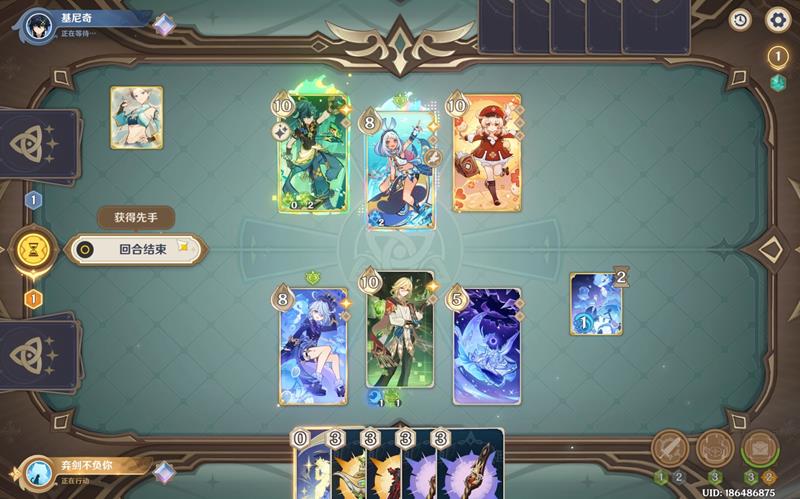This screenshot has width=800, height=499.
Task: Select the opponent's Xiao card with 10 HP
Action: click(x=311, y=155)
